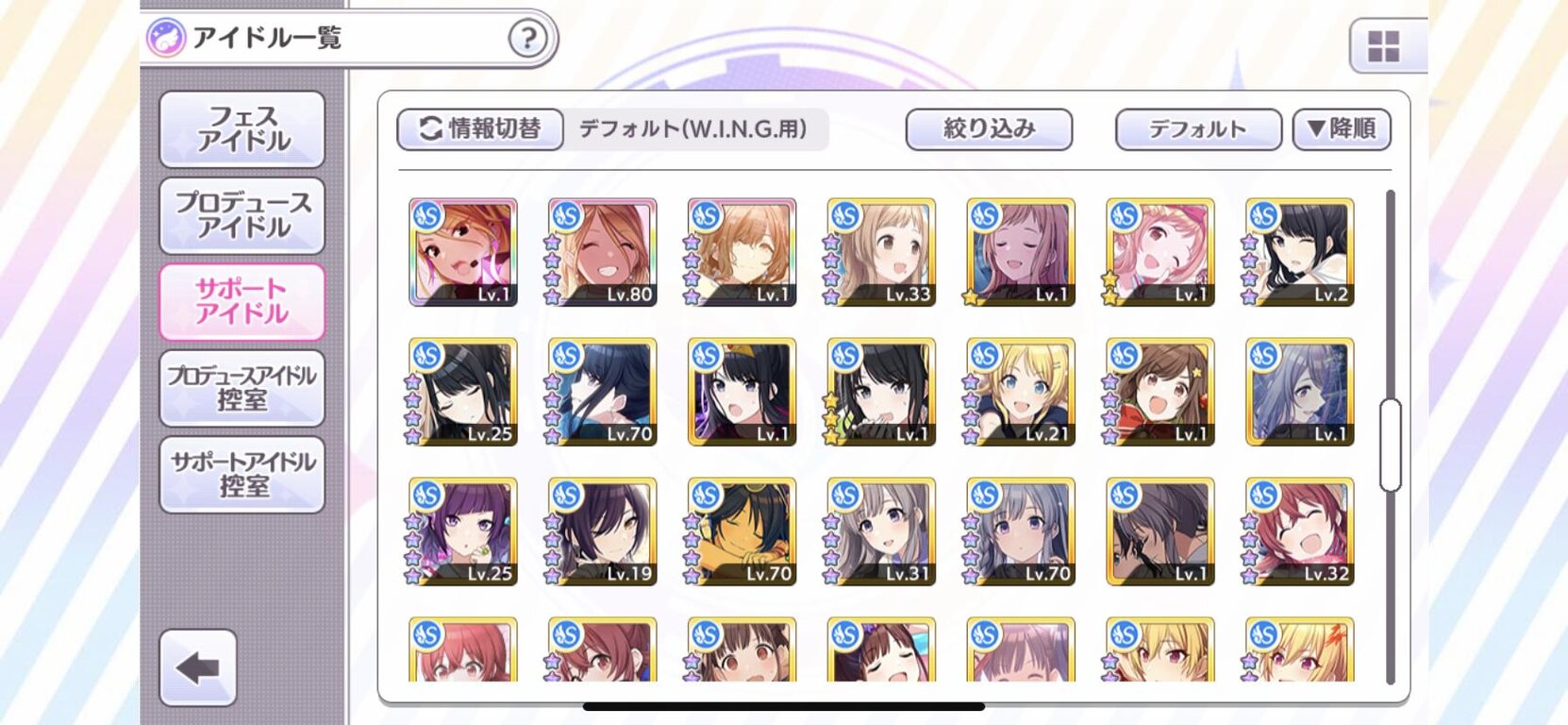1568x725 pixels.
Task: Open the デフォルト sort dropdown
Action: 1198,128
